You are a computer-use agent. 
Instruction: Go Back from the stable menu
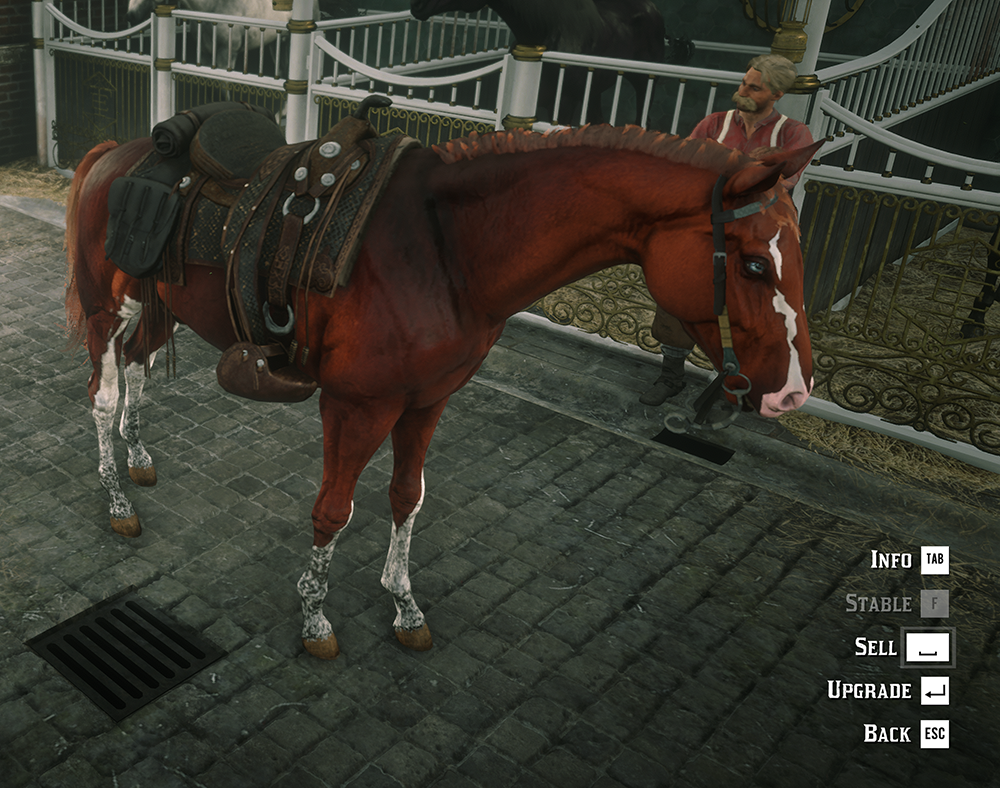tap(905, 733)
